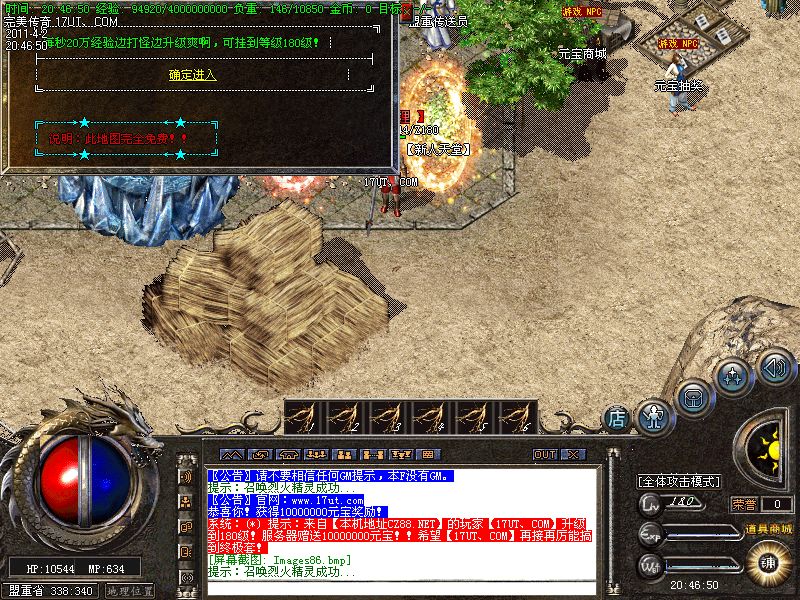Click the 地理位置 location button
800x600 pixels.
130,591
